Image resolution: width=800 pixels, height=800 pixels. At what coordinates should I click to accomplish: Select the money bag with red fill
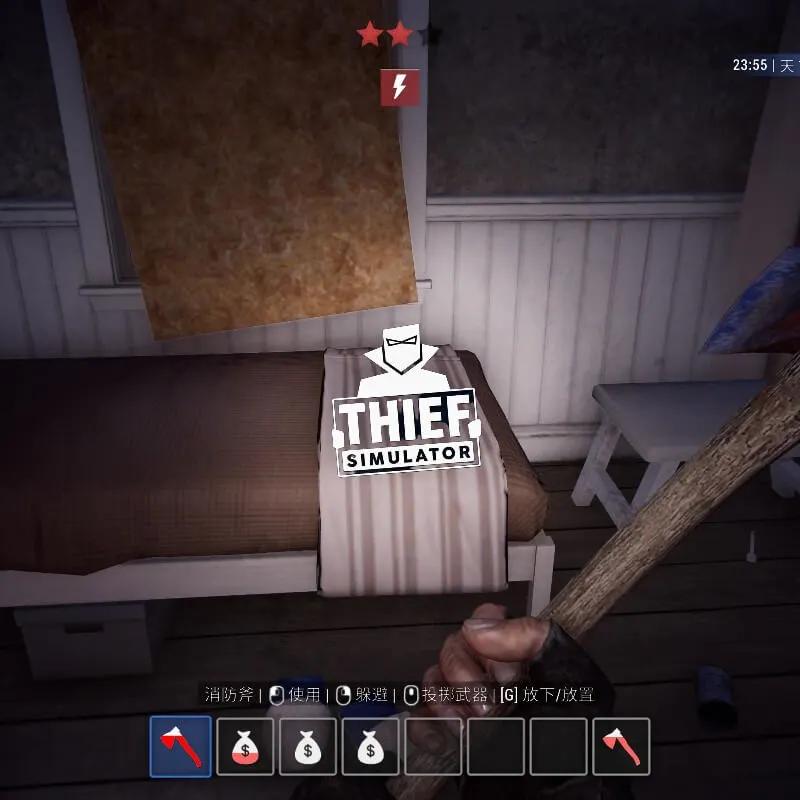(245, 746)
